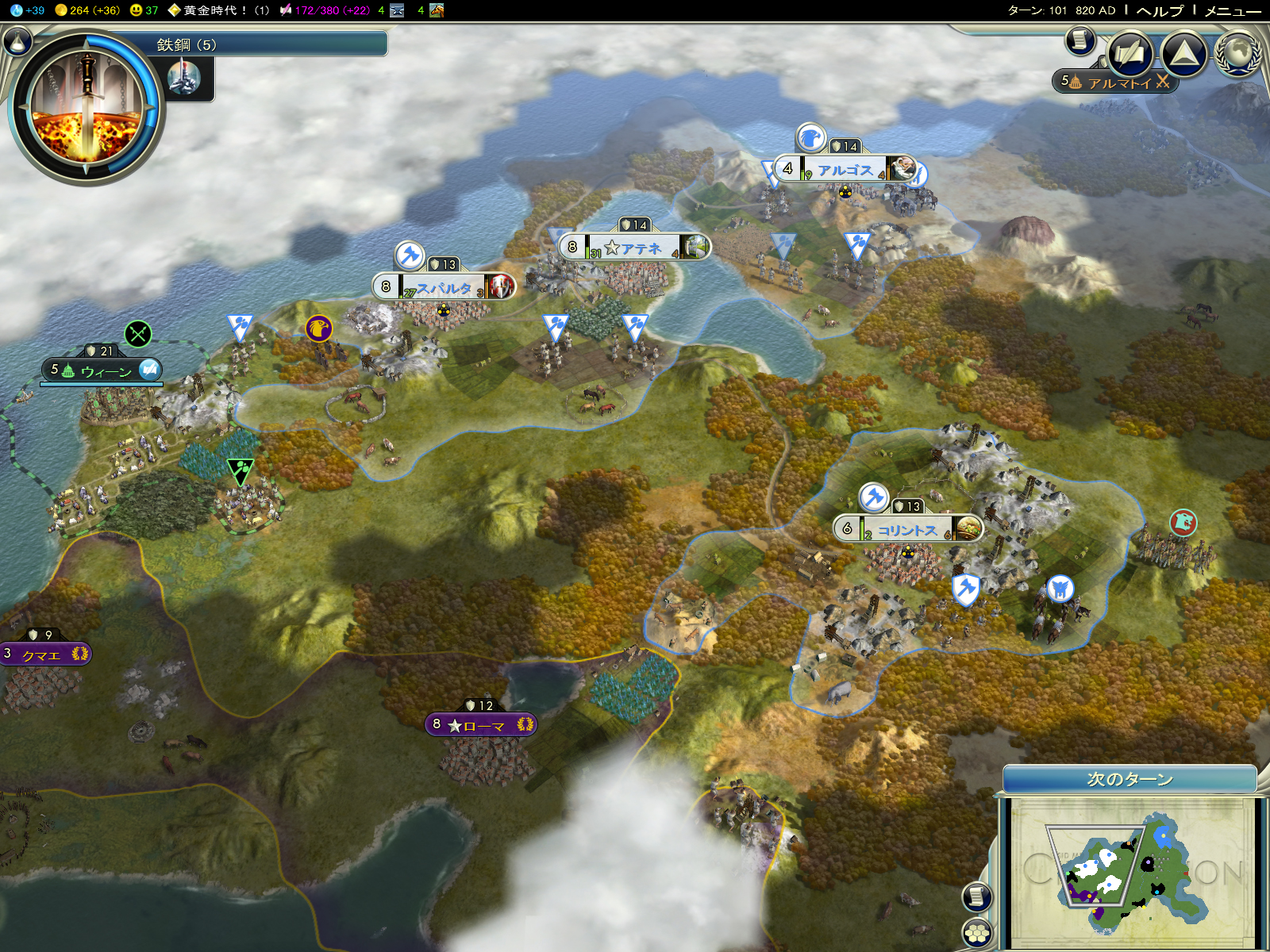Open the スパルタ city banner

444,287
